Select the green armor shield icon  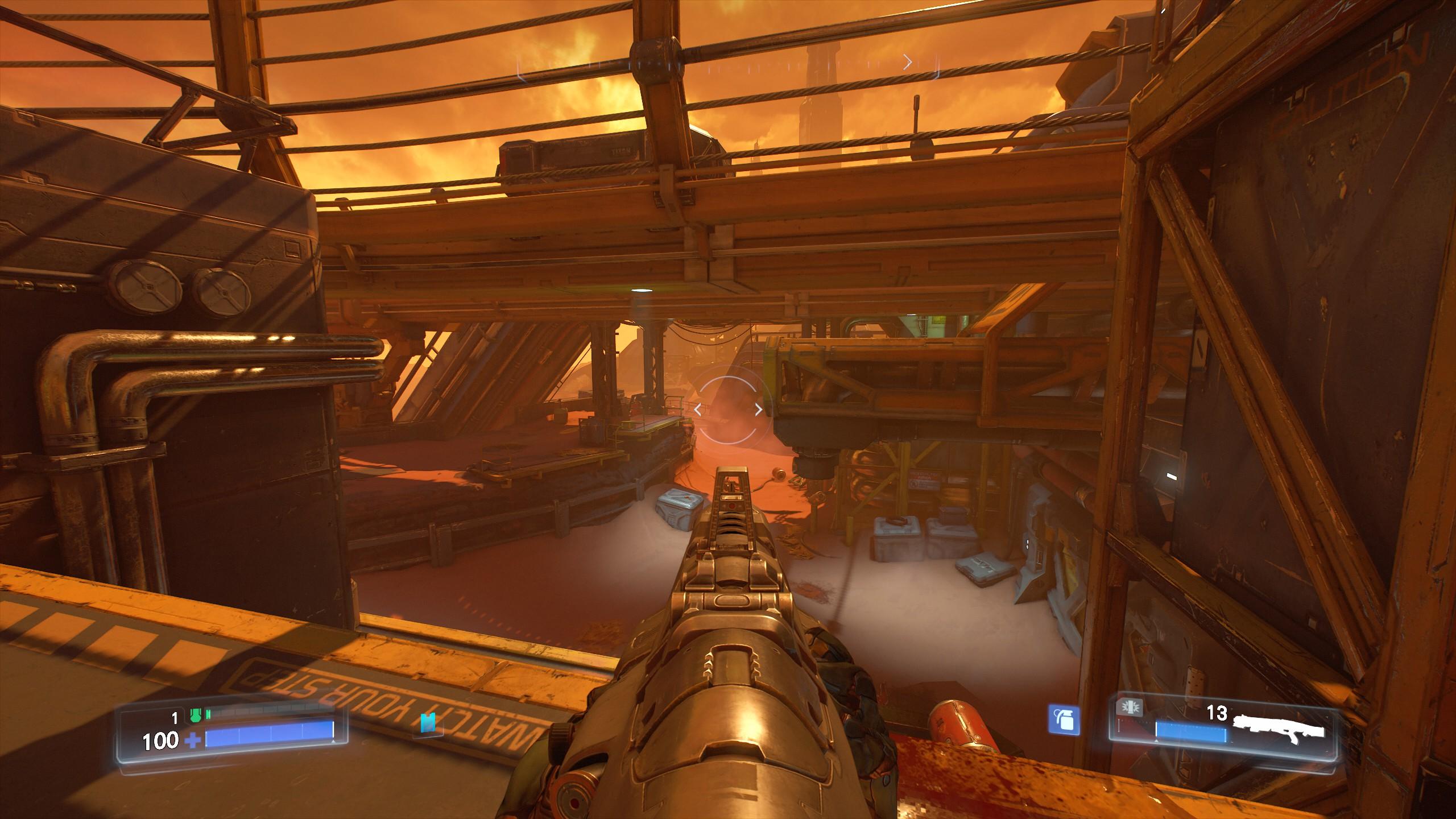coord(196,715)
